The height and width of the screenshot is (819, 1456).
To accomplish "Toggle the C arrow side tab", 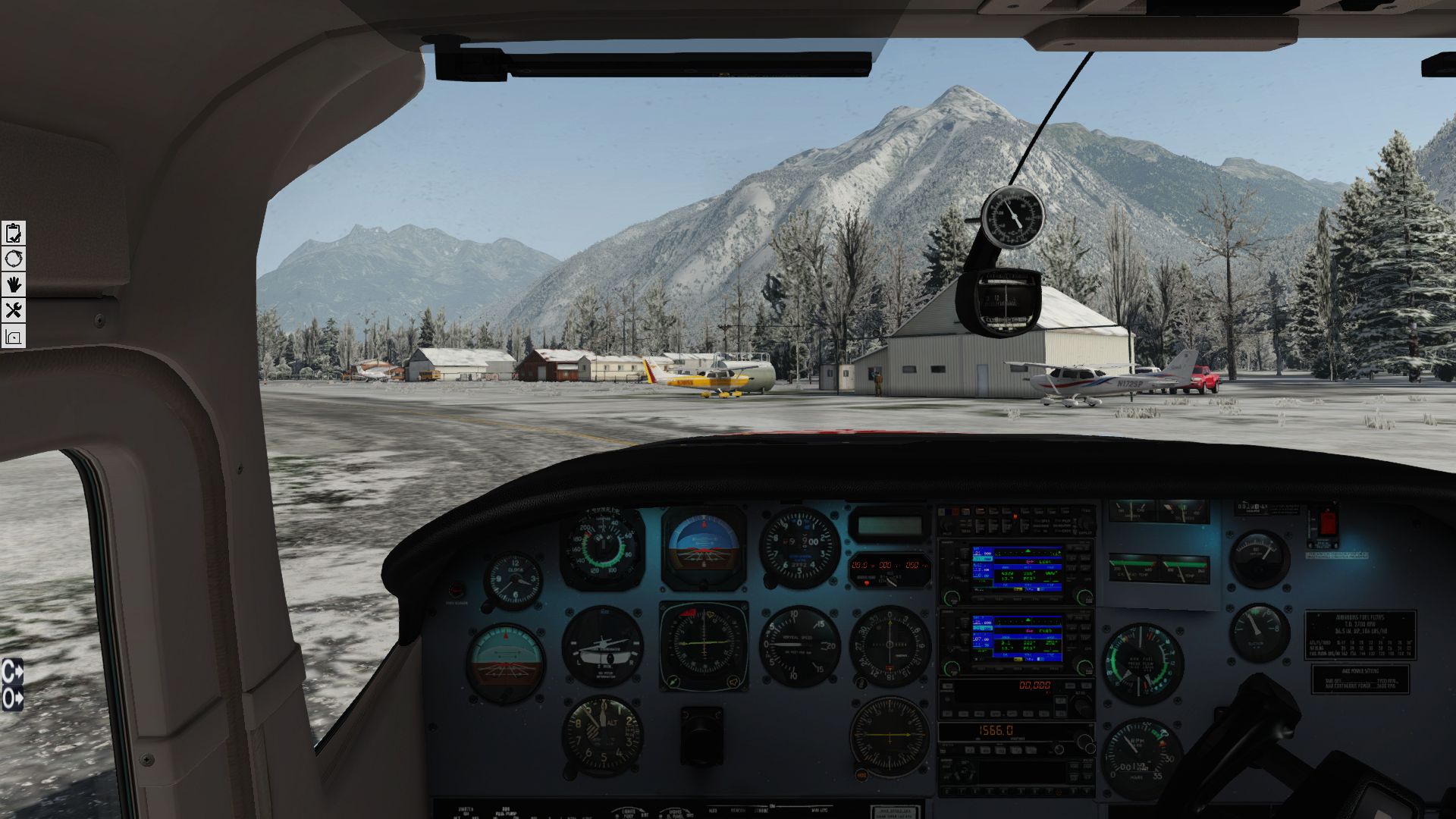I will [x=12, y=671].
